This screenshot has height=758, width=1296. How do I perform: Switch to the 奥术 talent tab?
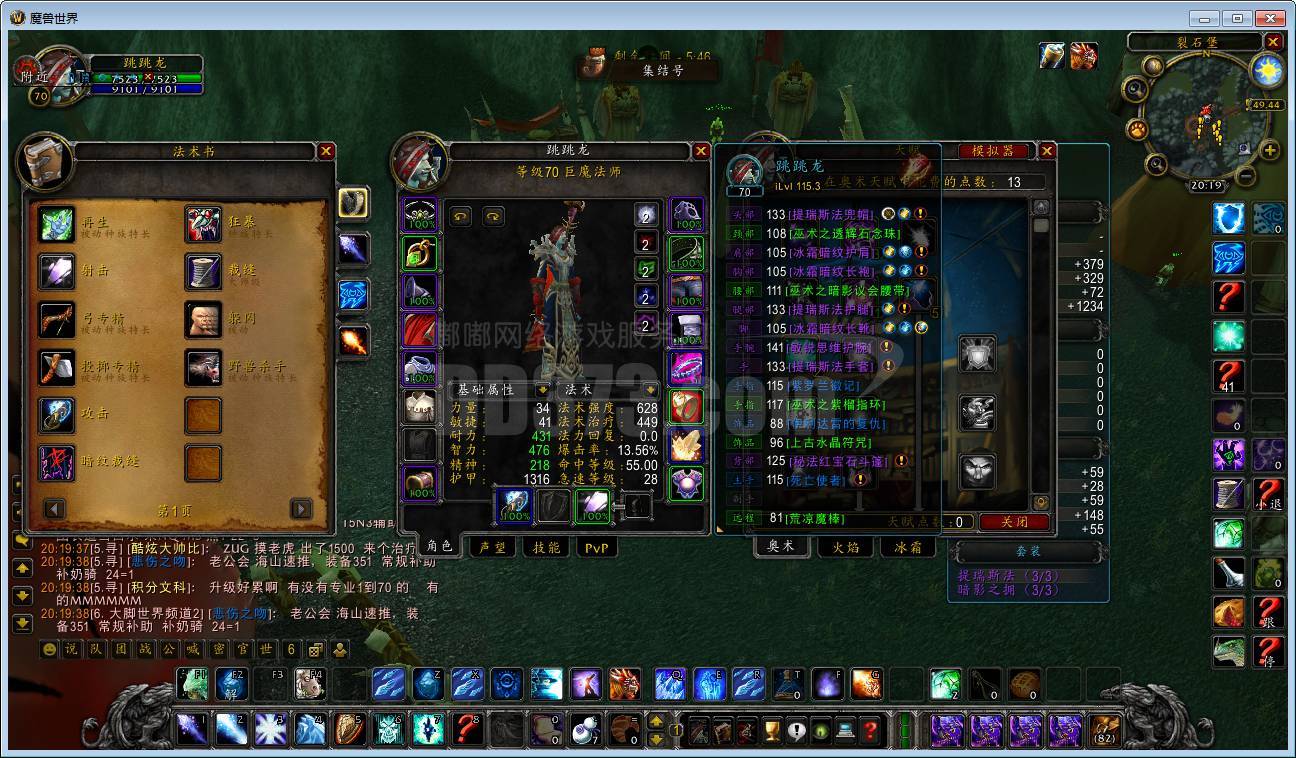pyautogui.click(x=780, y=546)
